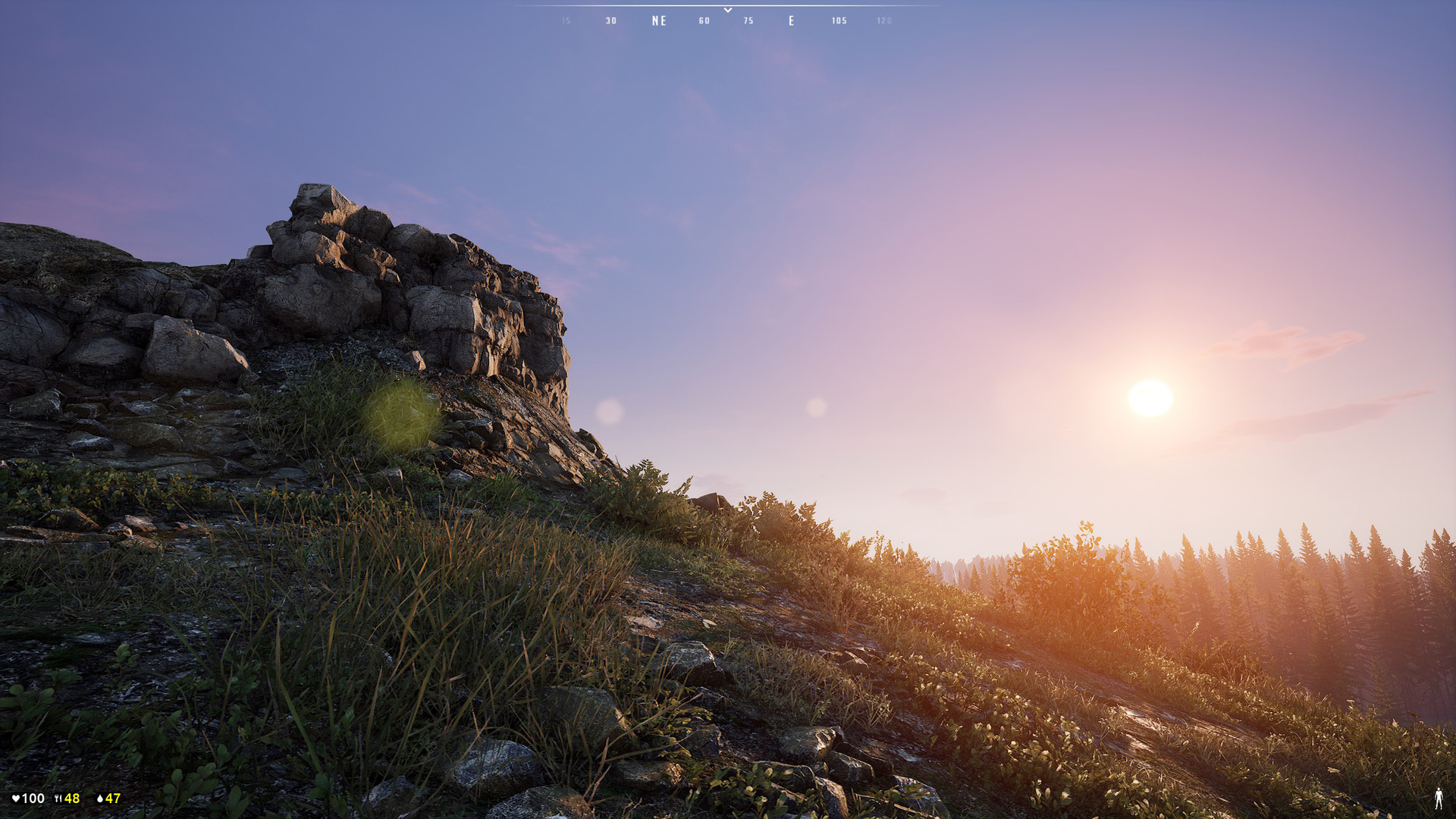The width and height of the screenshot is (1456, 819).
Task: Click the heart health icon
Action: [15, 799]
